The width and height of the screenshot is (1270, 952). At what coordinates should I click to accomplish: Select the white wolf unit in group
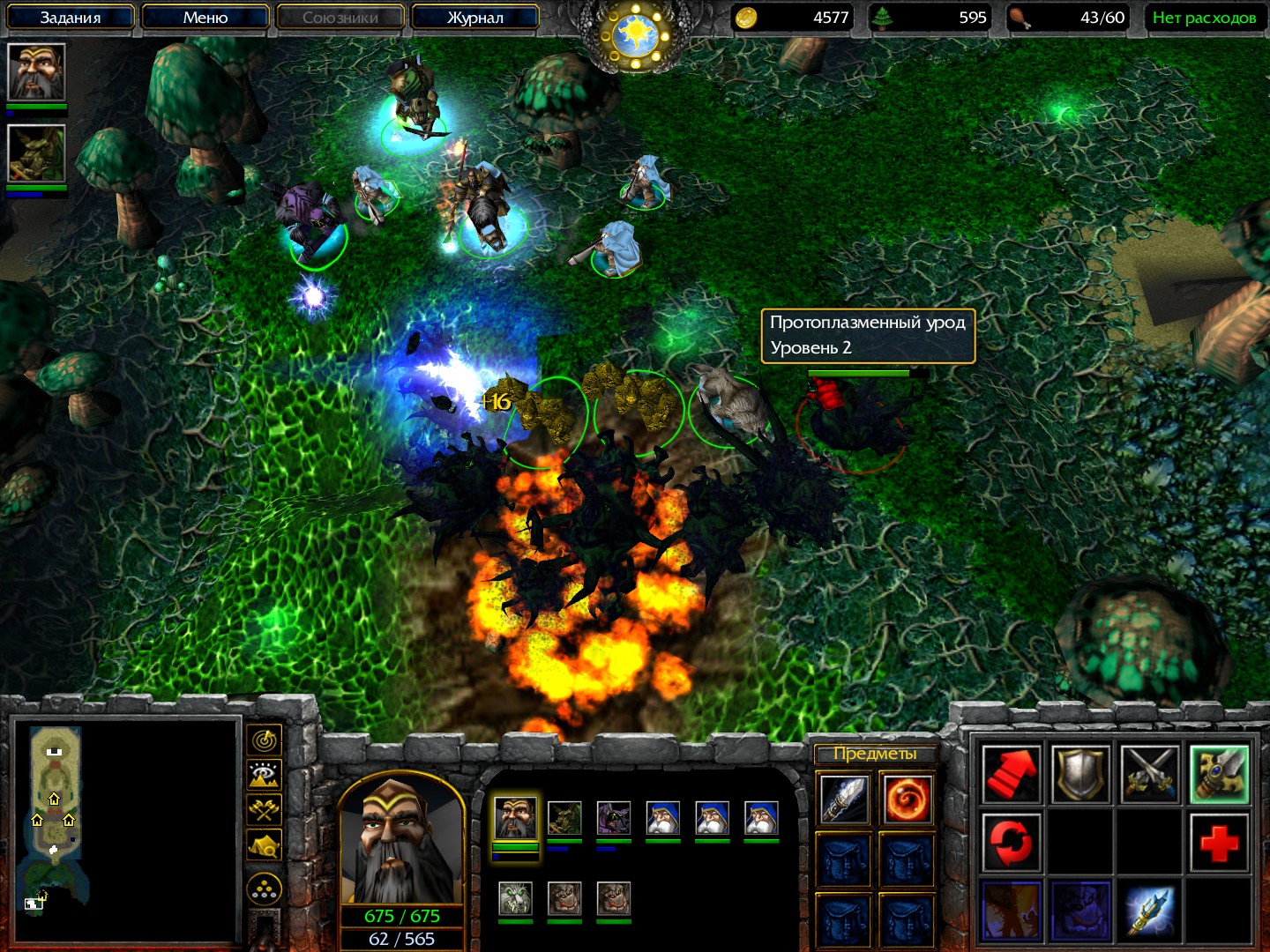click(515, 898)
